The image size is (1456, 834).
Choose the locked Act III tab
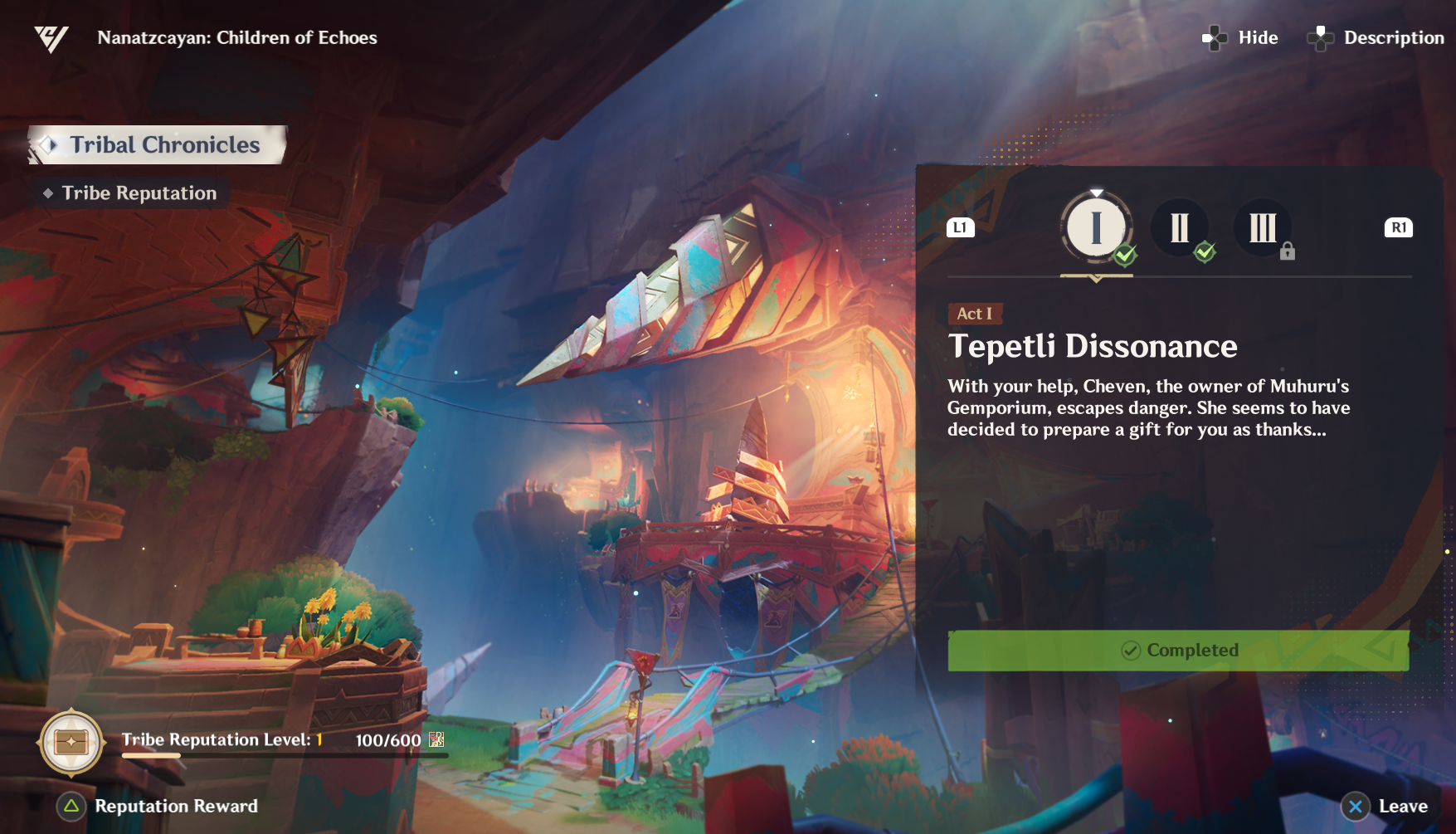pyautogui.click(x=1262, y=227)
